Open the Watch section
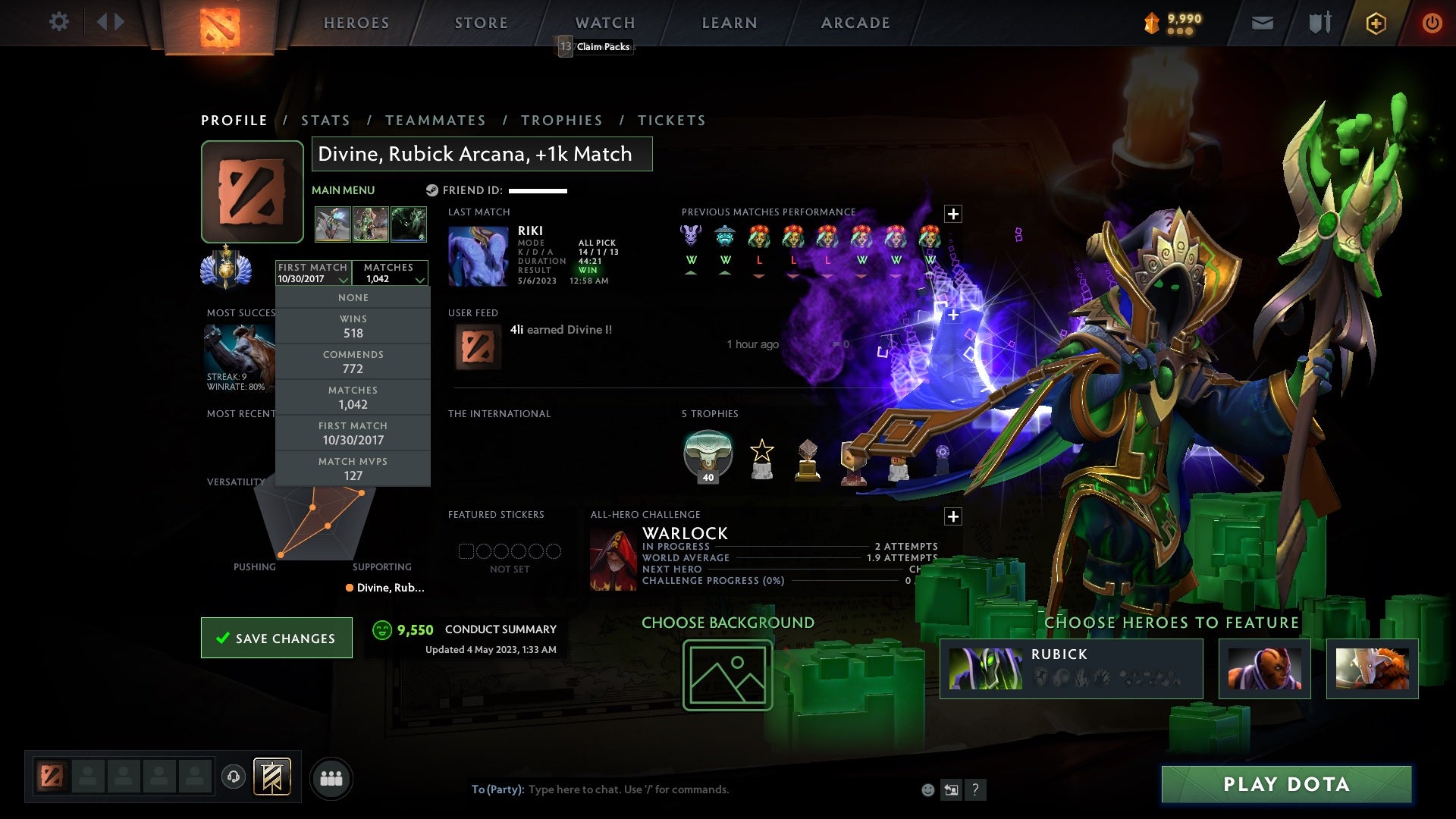The image size is (1456, 819). [605, 23]
